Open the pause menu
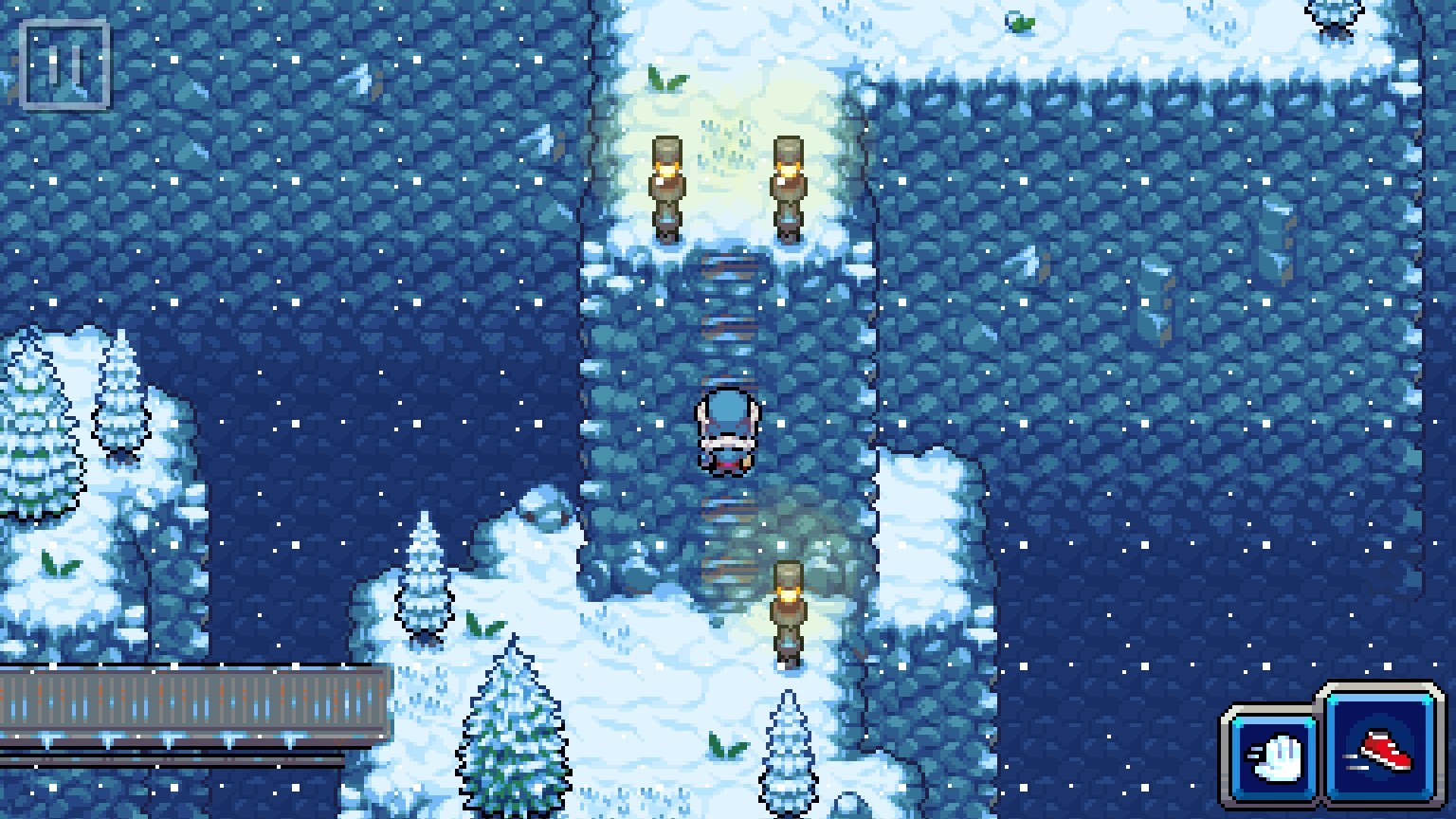 64,66
